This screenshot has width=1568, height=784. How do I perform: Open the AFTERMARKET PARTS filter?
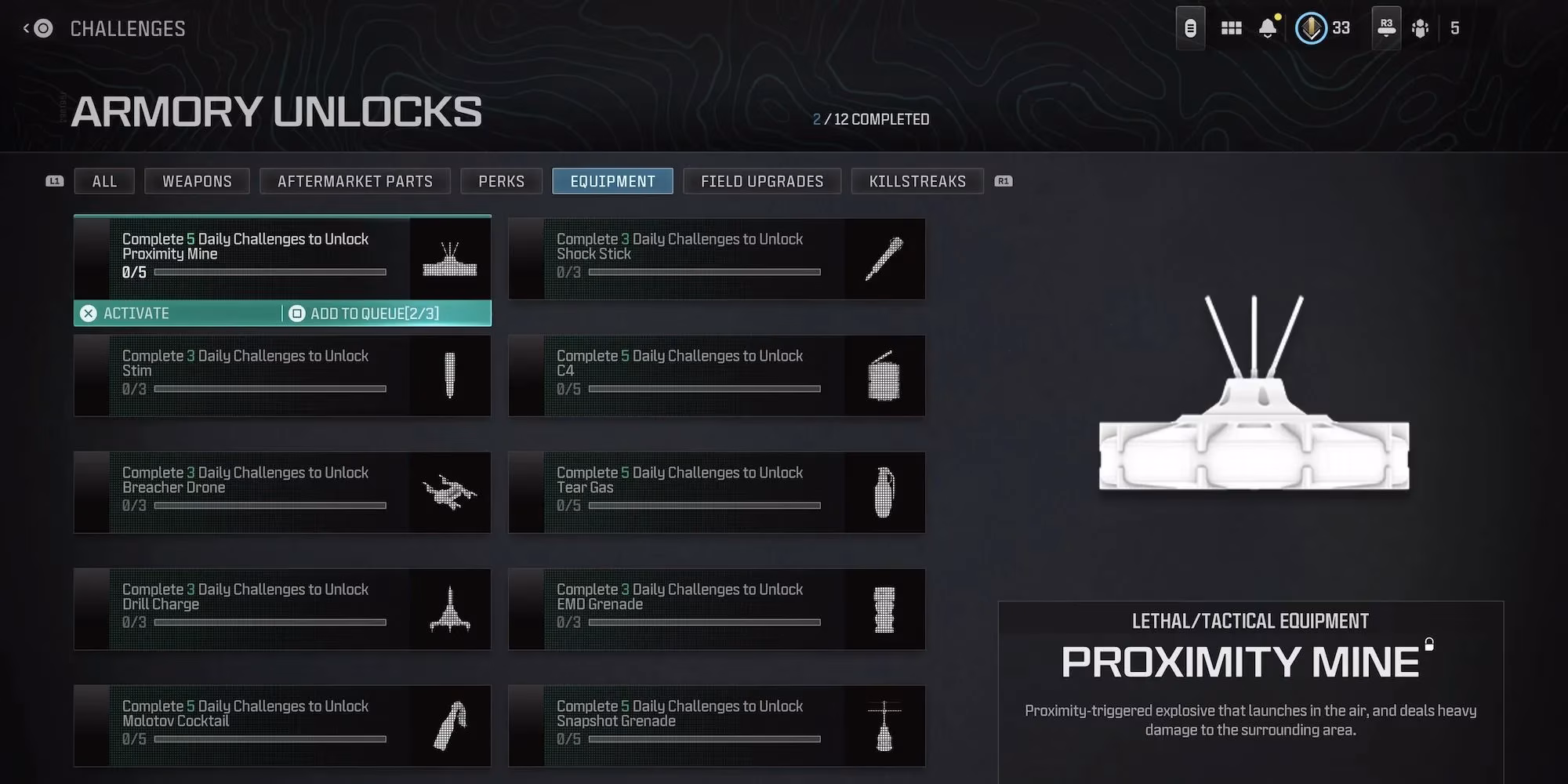click(x=355, y=181)
